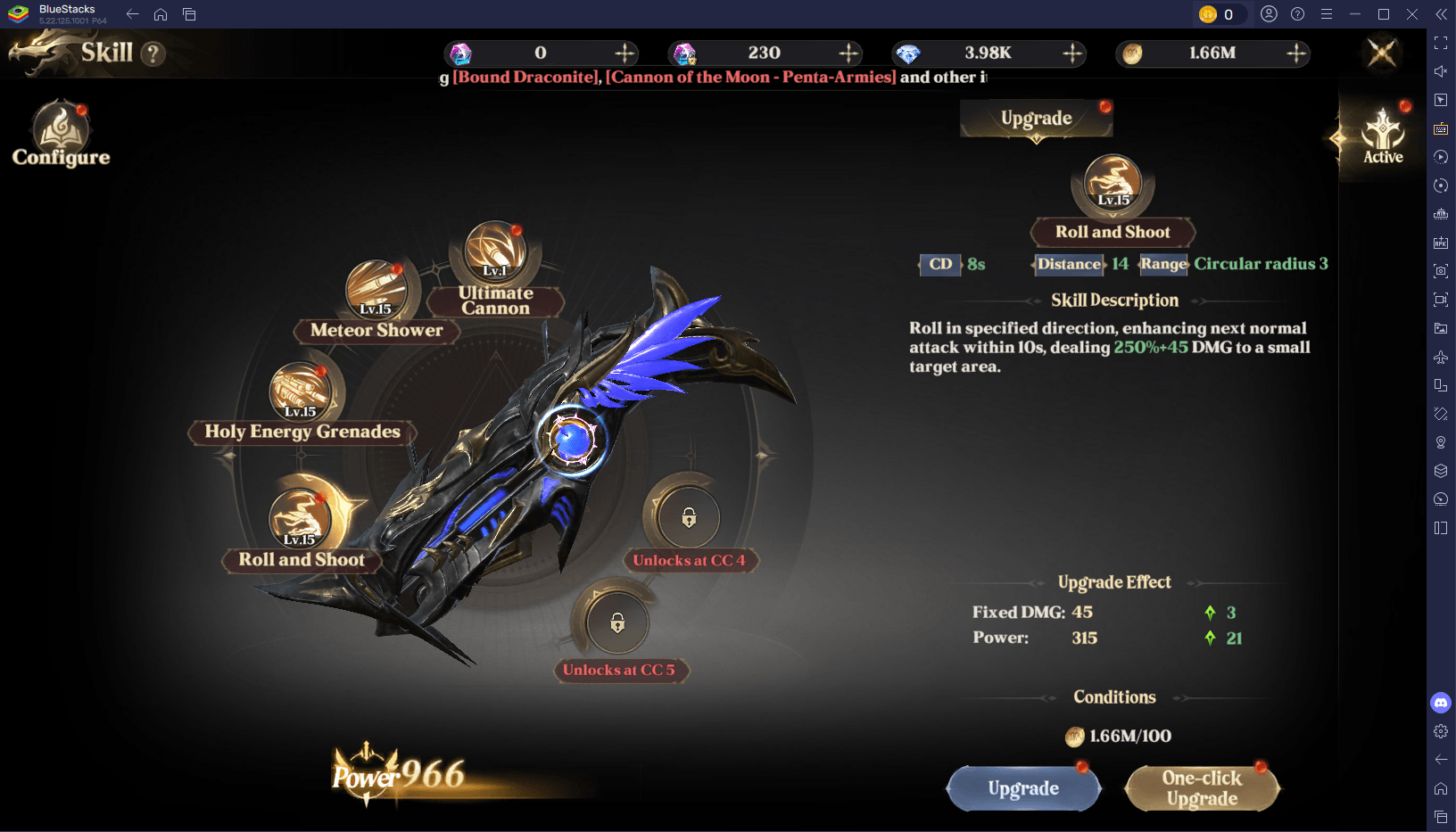Minimize the BlueStacks window

(1355, 14)
